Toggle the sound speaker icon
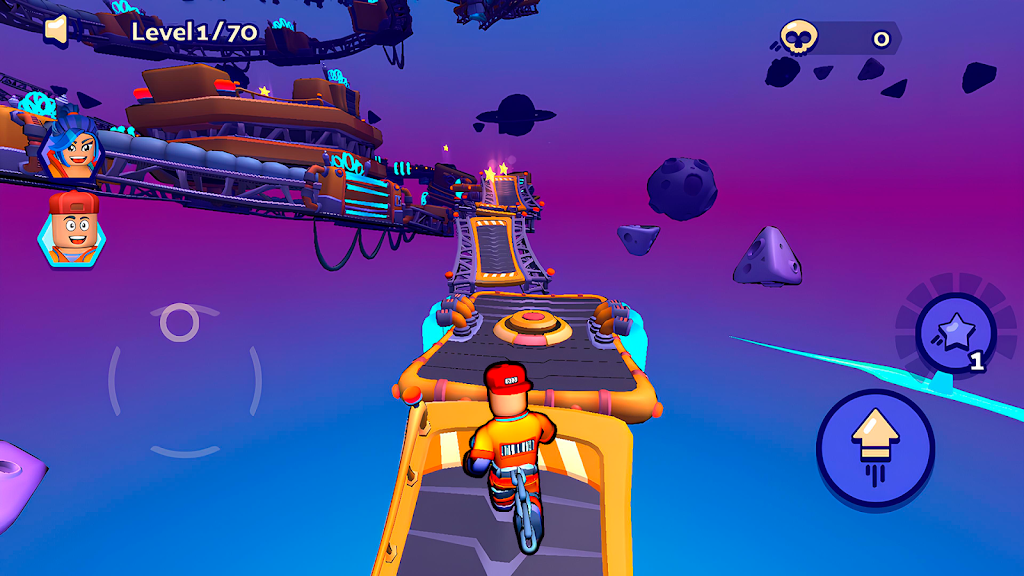1024x576 pixels. tap(56, 30)
